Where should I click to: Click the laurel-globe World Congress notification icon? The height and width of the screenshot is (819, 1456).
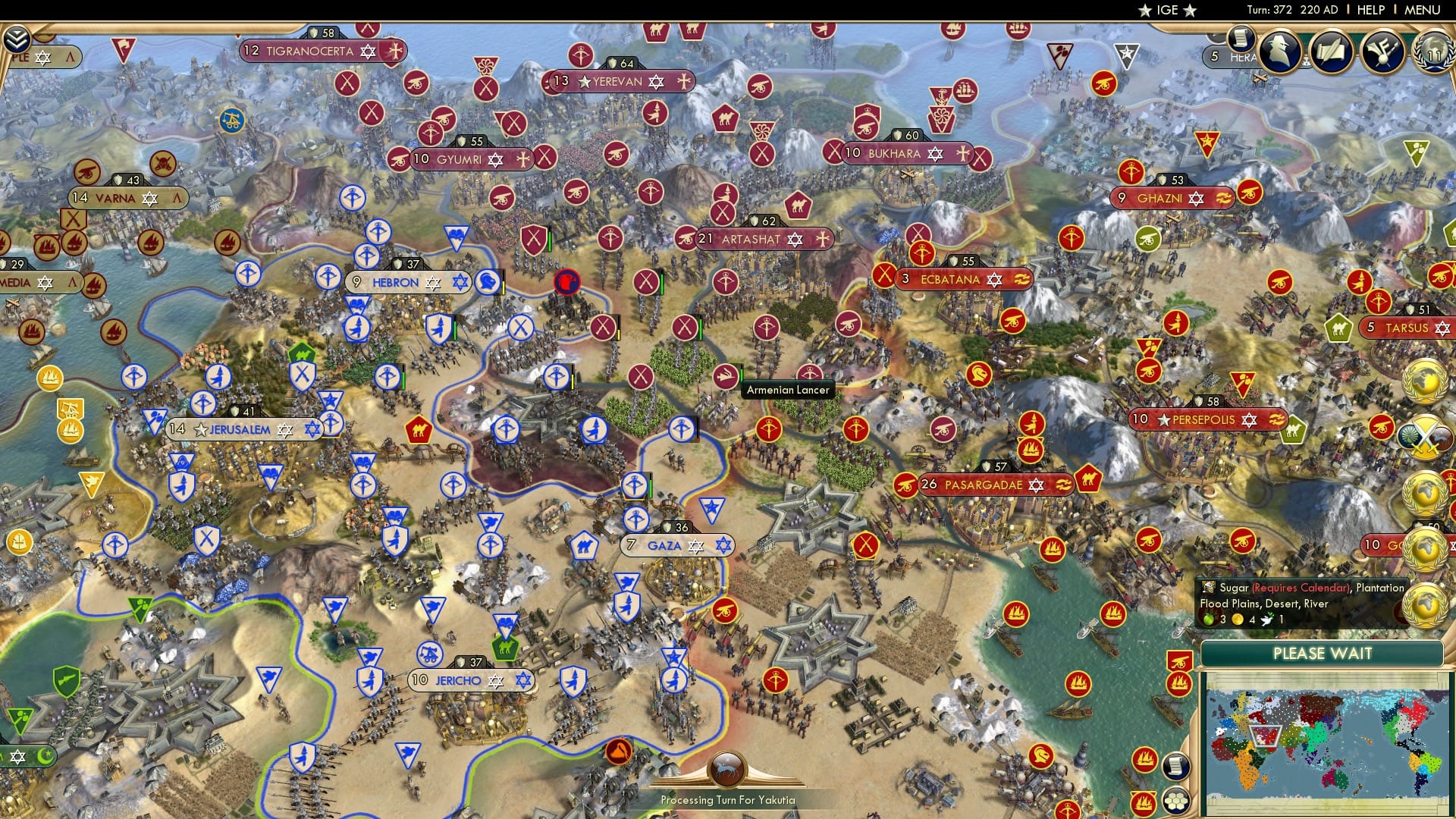(x=1425, y=381)
